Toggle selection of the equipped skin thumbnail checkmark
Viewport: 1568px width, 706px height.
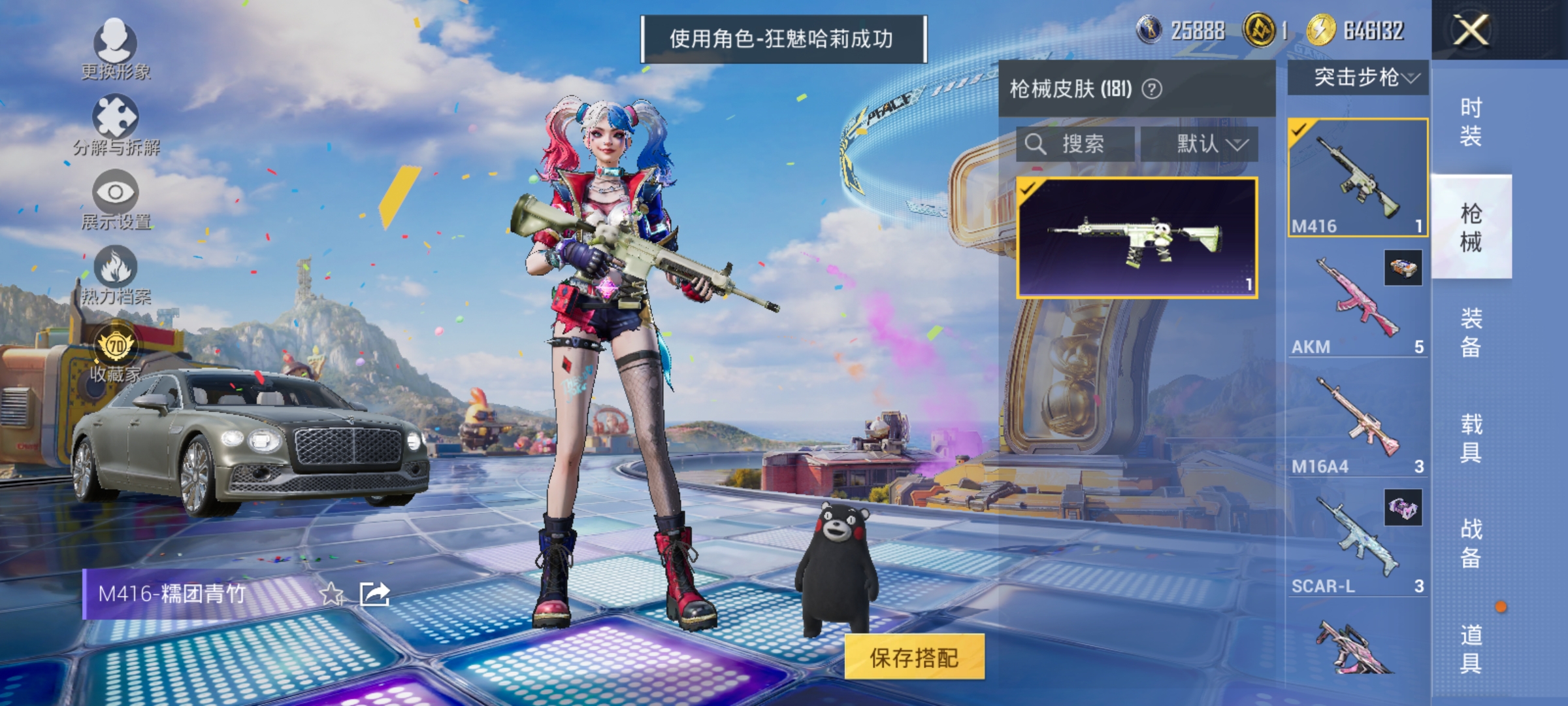(1029, 190)
